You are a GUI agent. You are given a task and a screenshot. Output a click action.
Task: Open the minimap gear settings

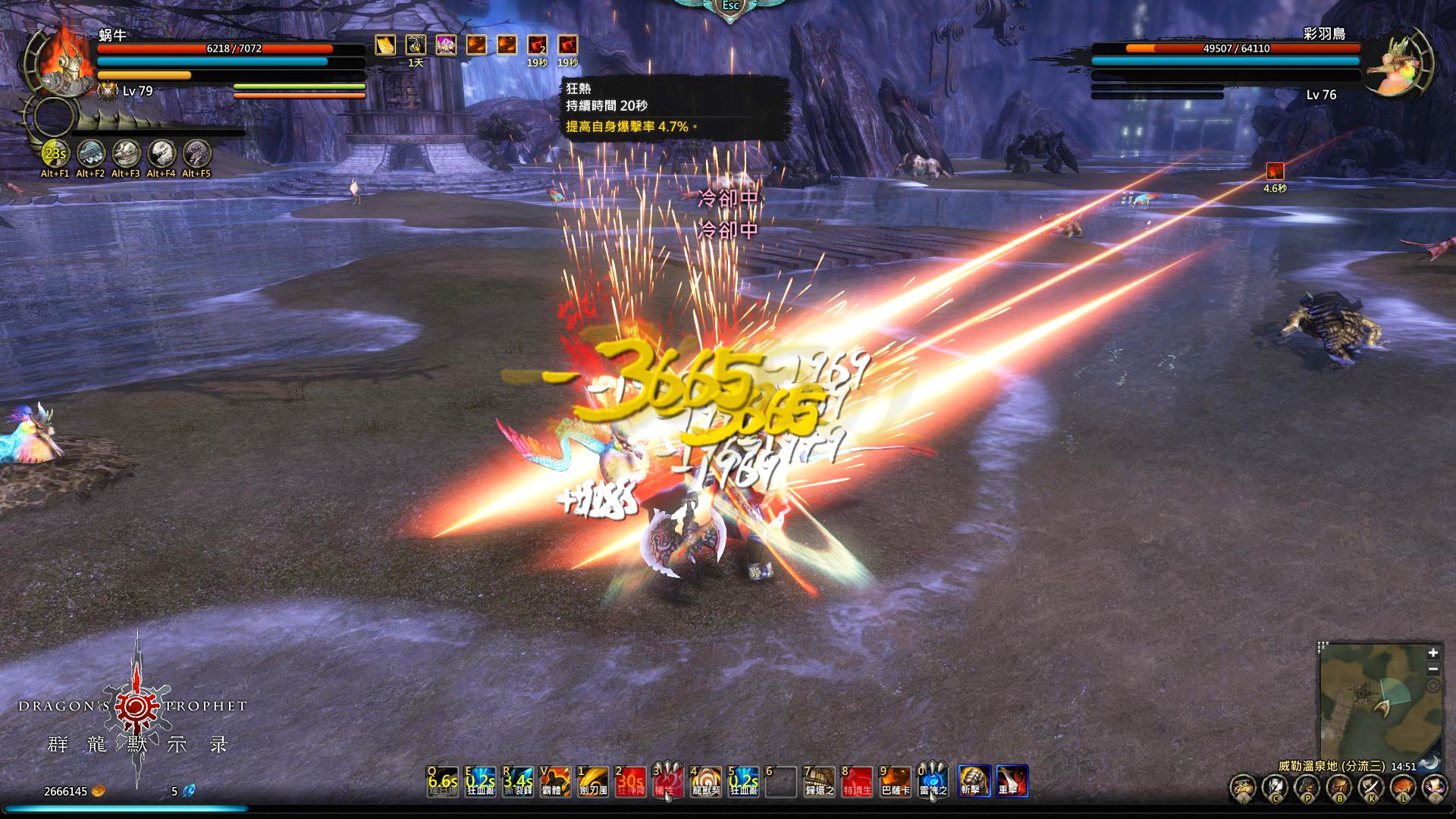click(x=1432, y=686)
